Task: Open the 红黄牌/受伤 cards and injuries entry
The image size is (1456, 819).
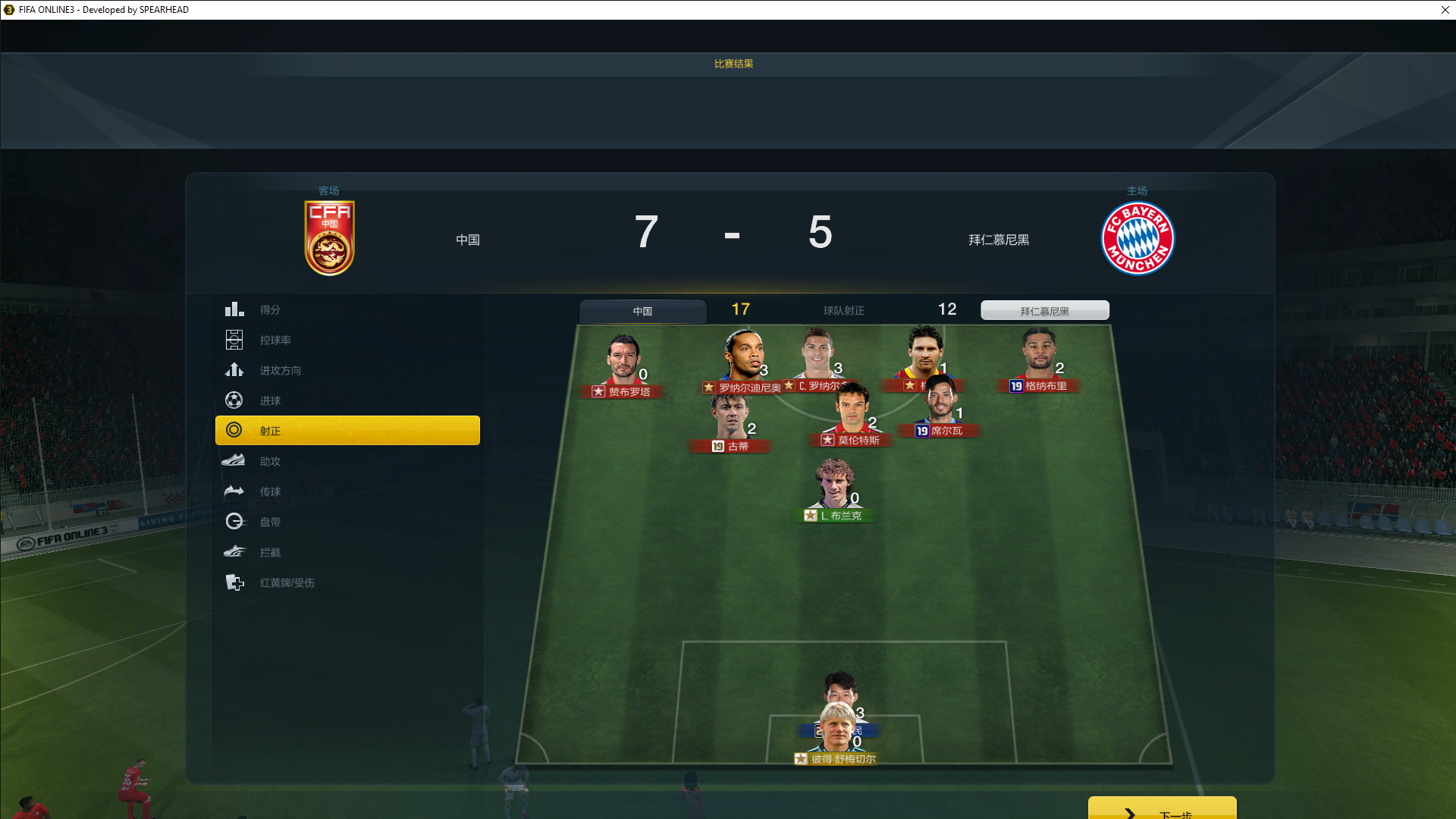Action: click(x=287, y=582)
